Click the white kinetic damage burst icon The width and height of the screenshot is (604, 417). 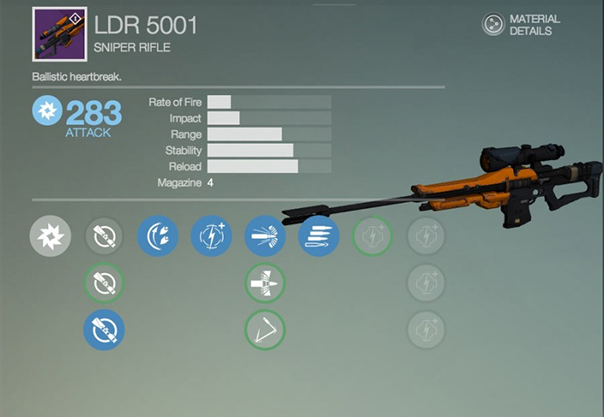point(50,237)
